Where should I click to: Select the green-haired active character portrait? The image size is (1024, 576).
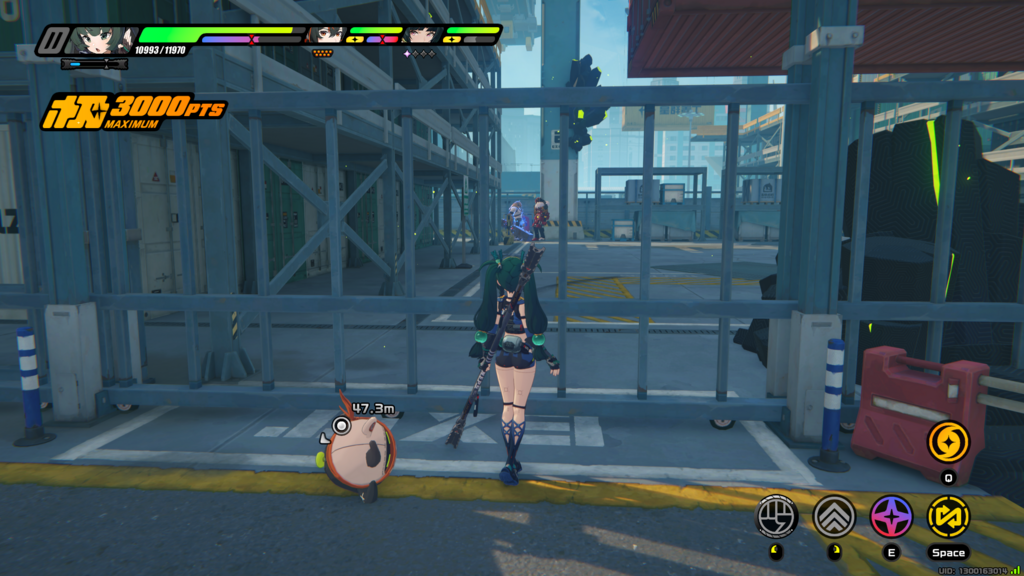102,40
